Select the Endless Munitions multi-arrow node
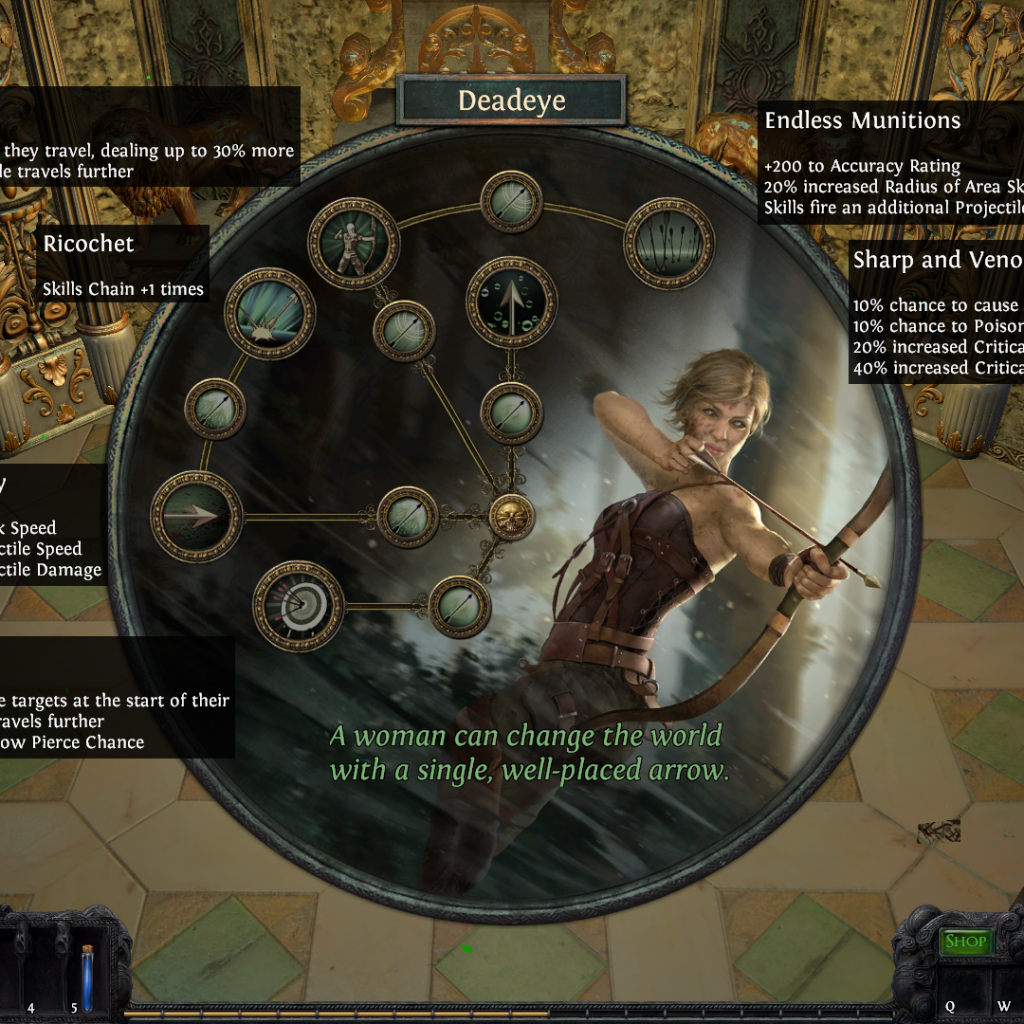 pyautogui.click(x=669, y=243)
